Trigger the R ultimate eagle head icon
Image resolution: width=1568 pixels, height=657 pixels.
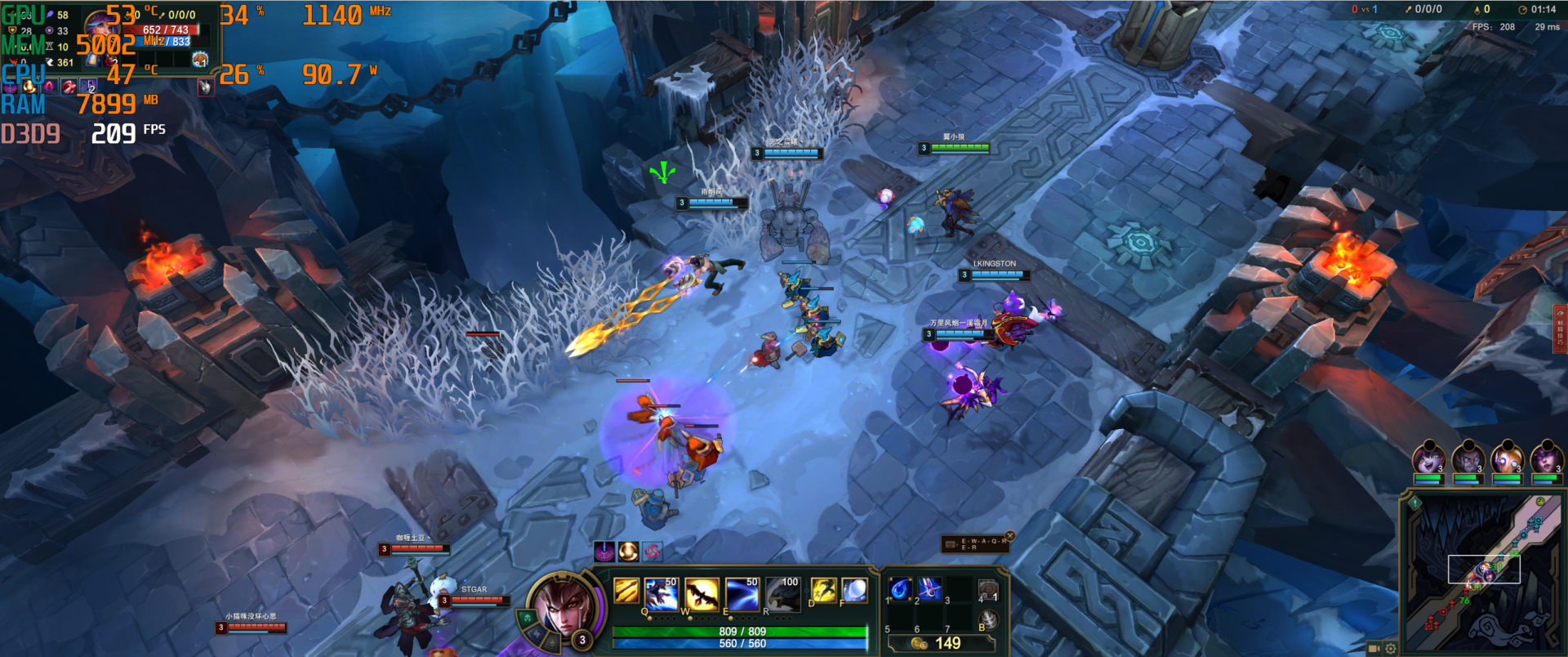tap(782, 594)
